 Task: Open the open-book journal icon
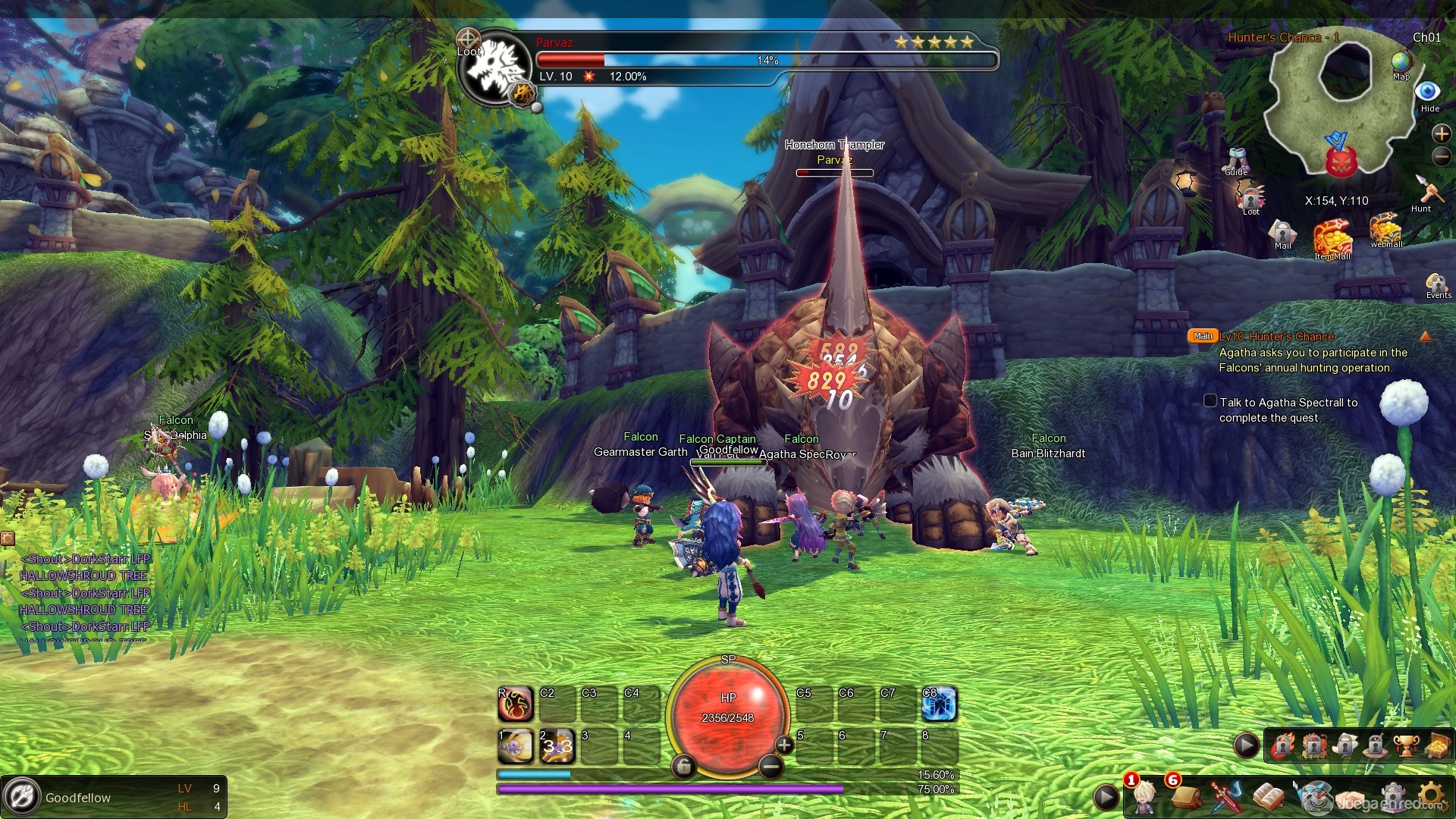coord(1266,796)
